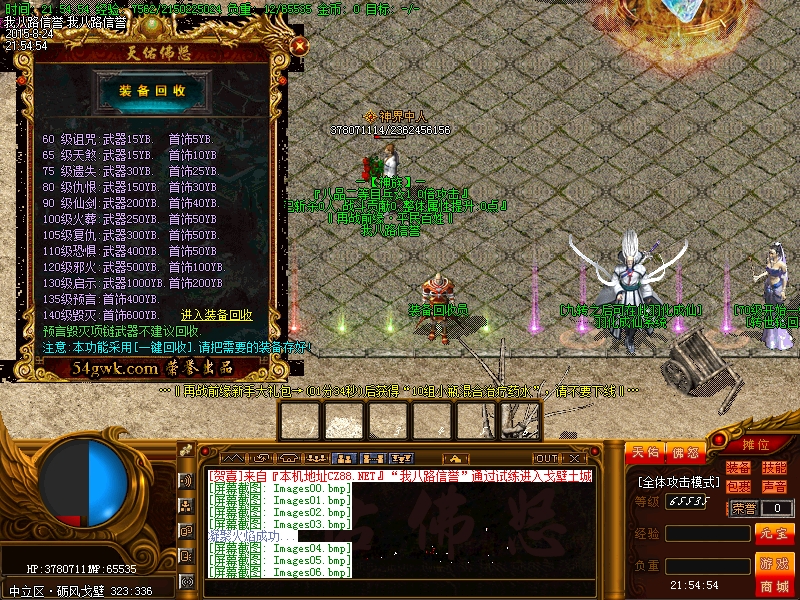The width and height of the screenshot is (800, 600).
Task: Open the 装备 equipment panel
Action: tap(739, 468)
